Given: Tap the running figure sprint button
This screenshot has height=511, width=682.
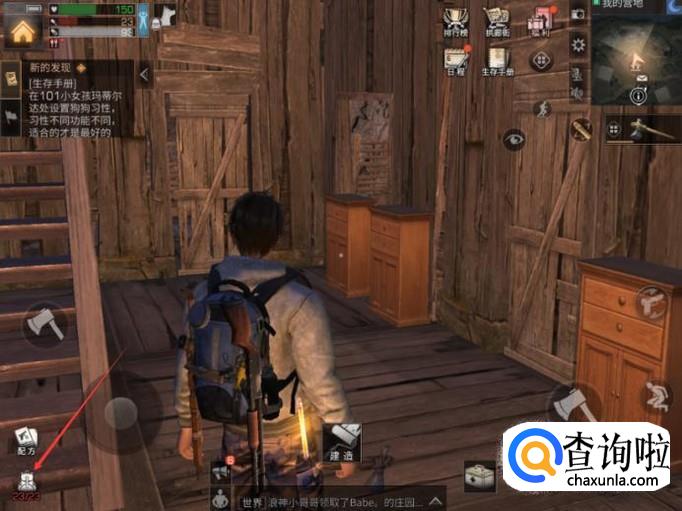Looking at the screenshot, I should [x=543, y=108].
